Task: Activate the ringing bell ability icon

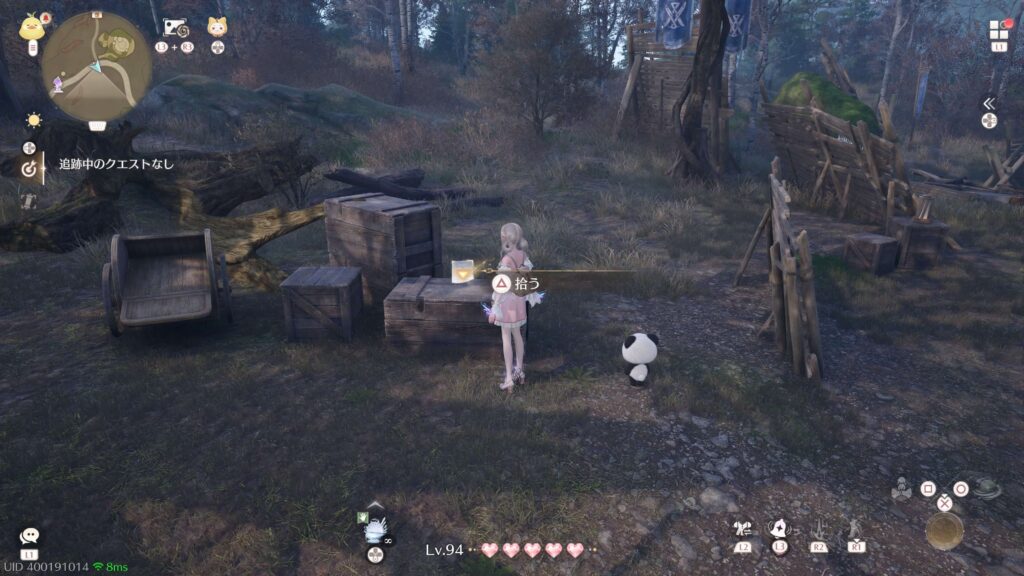Action: click(x=780, y=528)
